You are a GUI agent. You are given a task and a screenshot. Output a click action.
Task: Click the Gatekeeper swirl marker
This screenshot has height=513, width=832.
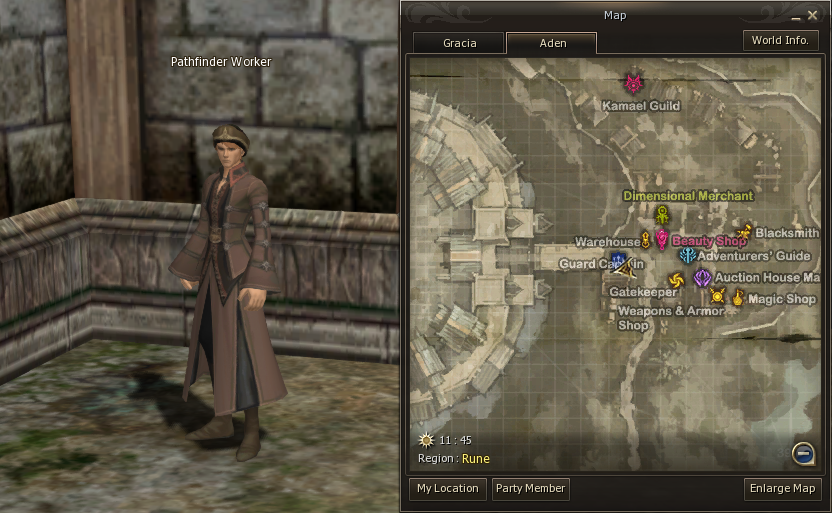[674, 279]
